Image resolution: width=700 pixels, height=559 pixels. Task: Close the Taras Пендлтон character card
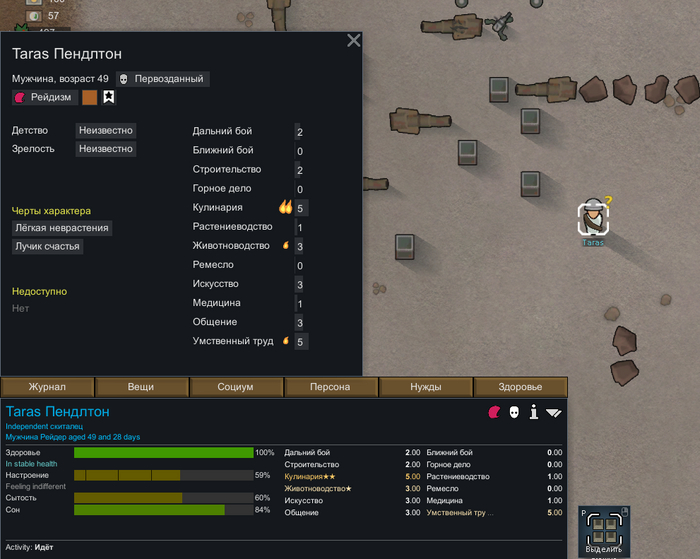pos(353,41)
